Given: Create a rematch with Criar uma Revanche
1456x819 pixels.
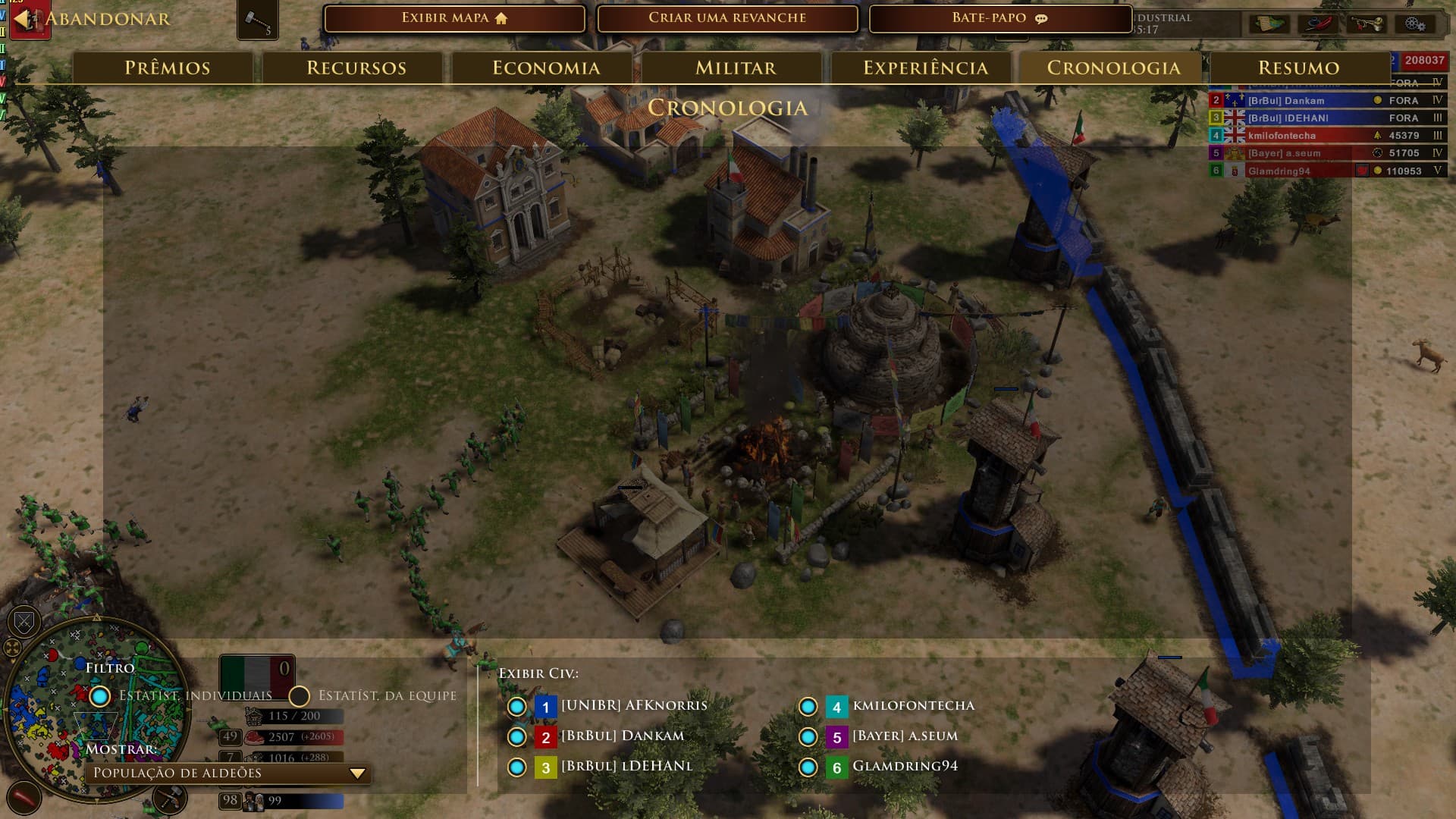Looking at the screenshot, I should (x=727, y=18).
